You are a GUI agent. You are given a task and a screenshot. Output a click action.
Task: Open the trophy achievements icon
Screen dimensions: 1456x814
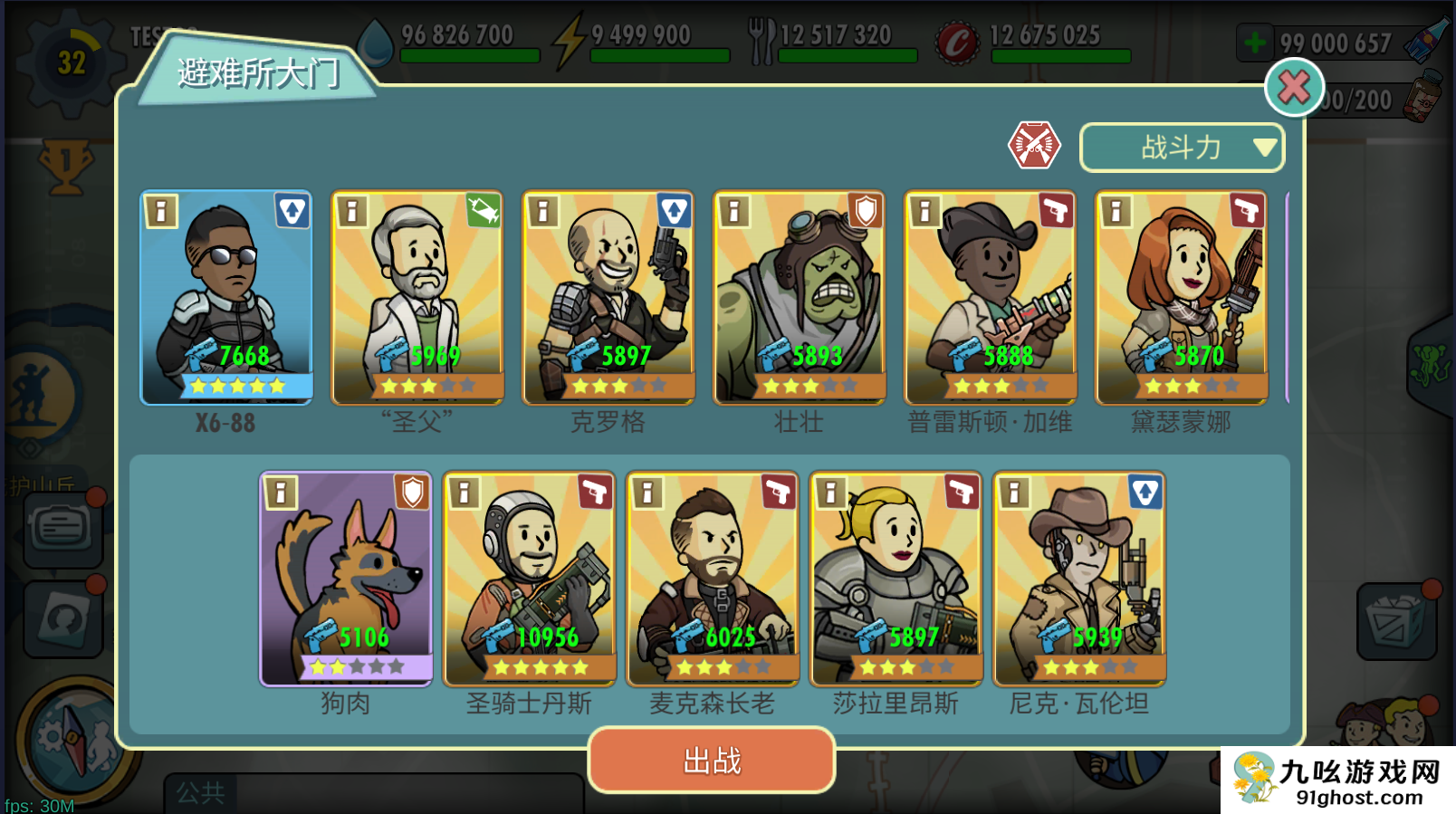pyautogui.click(x=65, y=166)
